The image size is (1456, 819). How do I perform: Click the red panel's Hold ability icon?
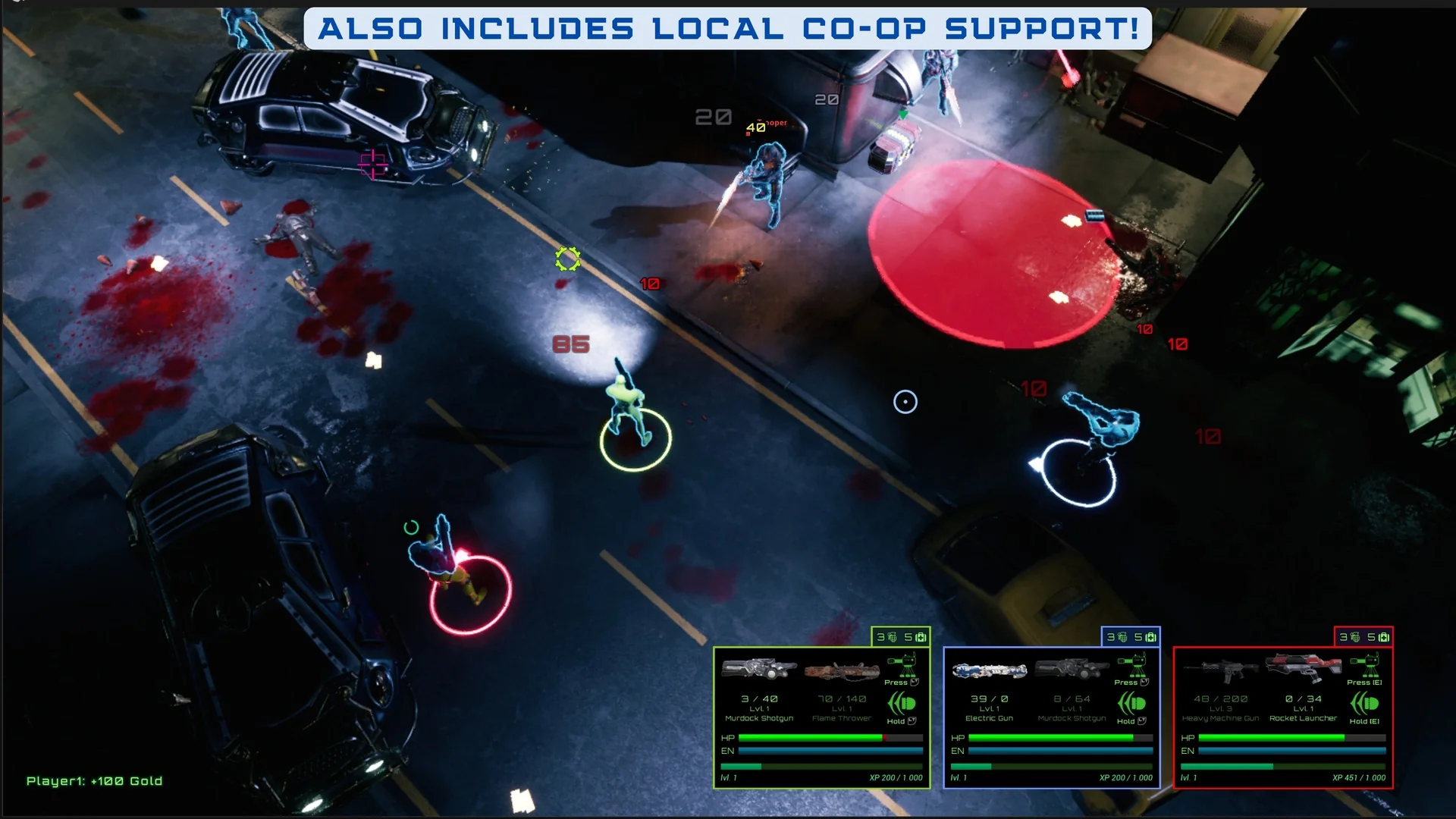click(1363, 704)
